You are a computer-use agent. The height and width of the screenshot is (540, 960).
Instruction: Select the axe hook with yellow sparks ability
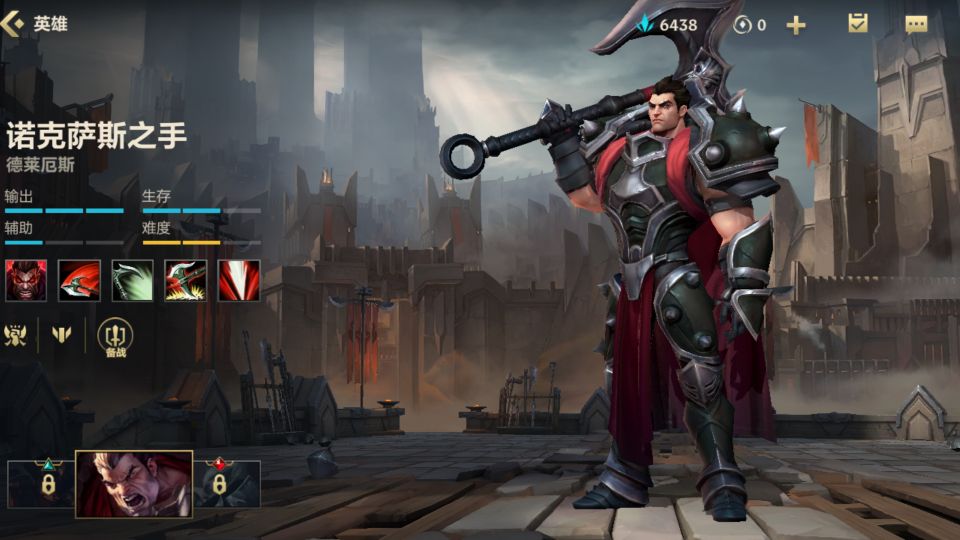click(186, 281)
